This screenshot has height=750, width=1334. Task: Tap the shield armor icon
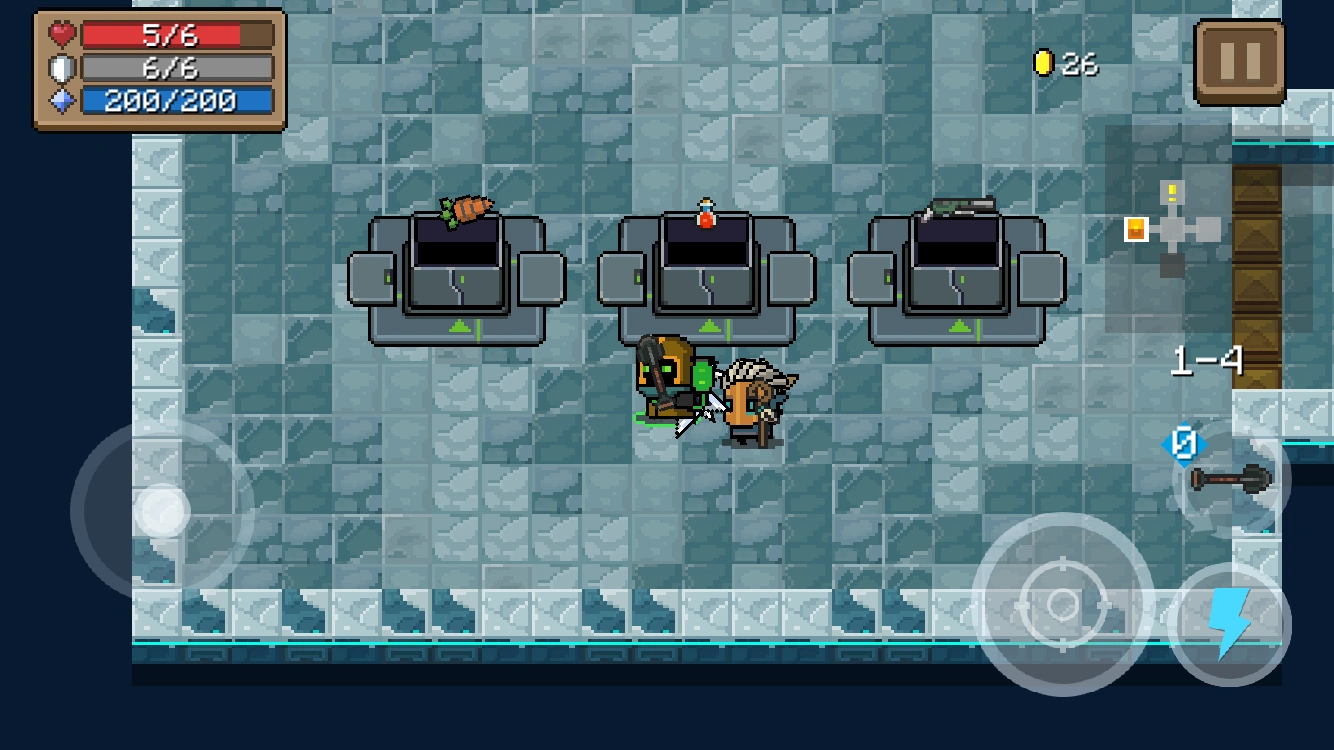tap(62, 68)
